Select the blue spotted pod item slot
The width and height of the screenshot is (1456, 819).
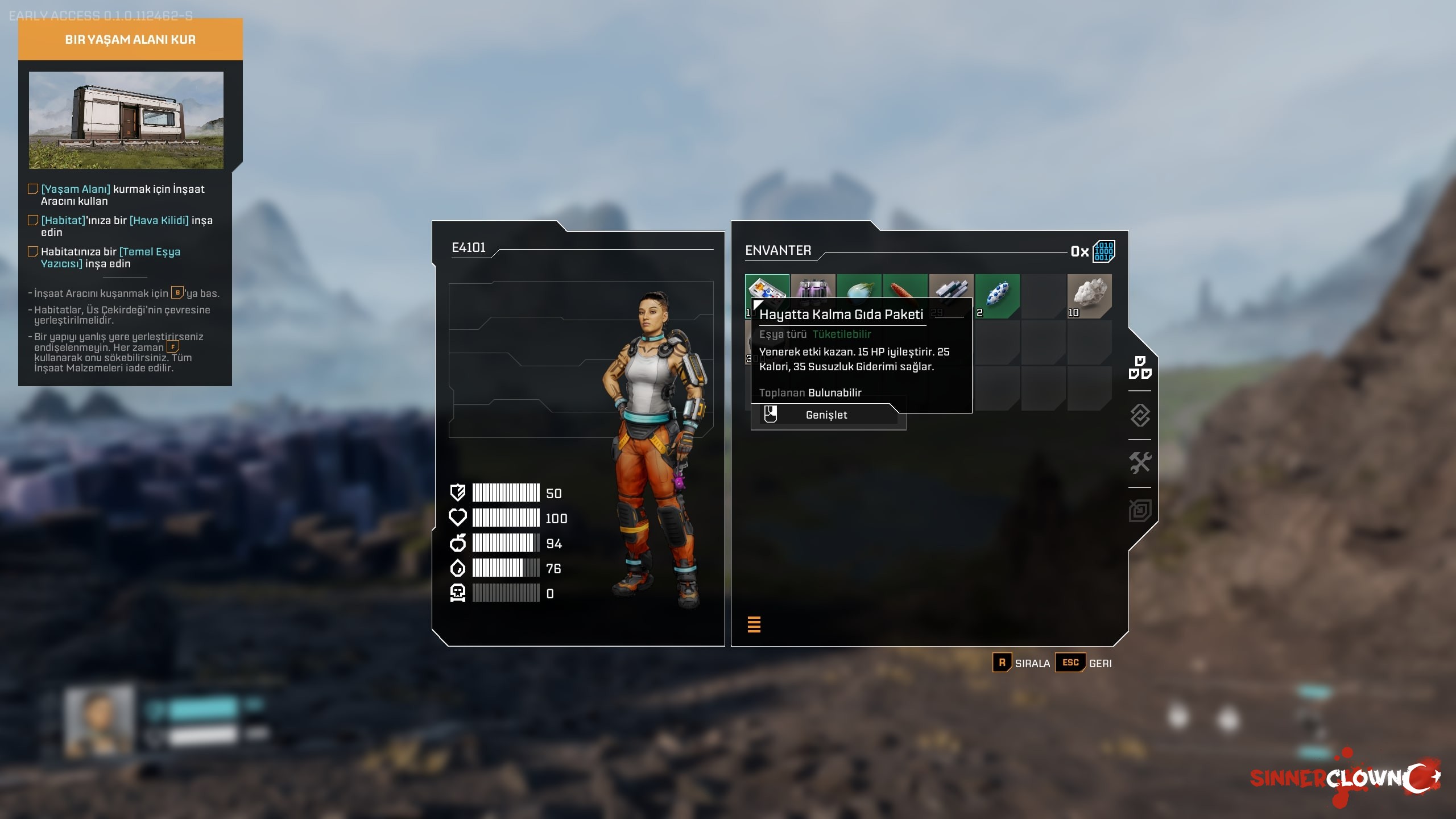pyautogui.click(x=998, y=296)
